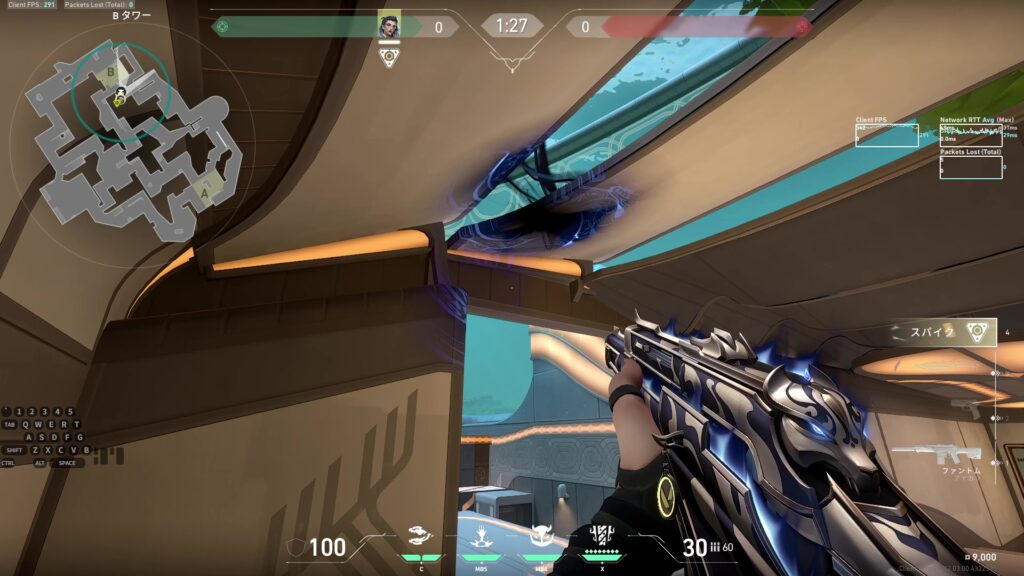Viewport: 1024px width, 576px height.
Task: Click the Client FPS performance graph
Action: 886,135
